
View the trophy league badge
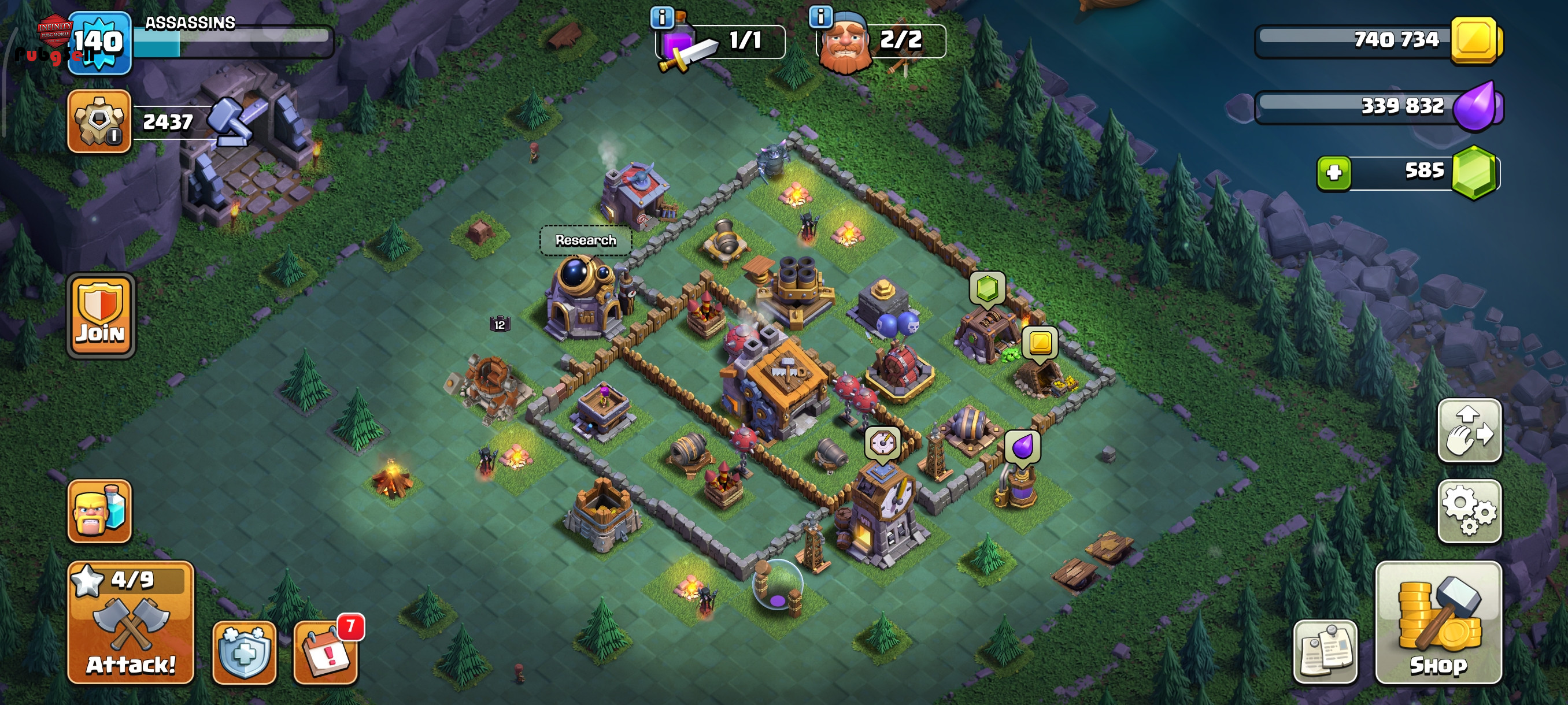click(x=99, y=120)
